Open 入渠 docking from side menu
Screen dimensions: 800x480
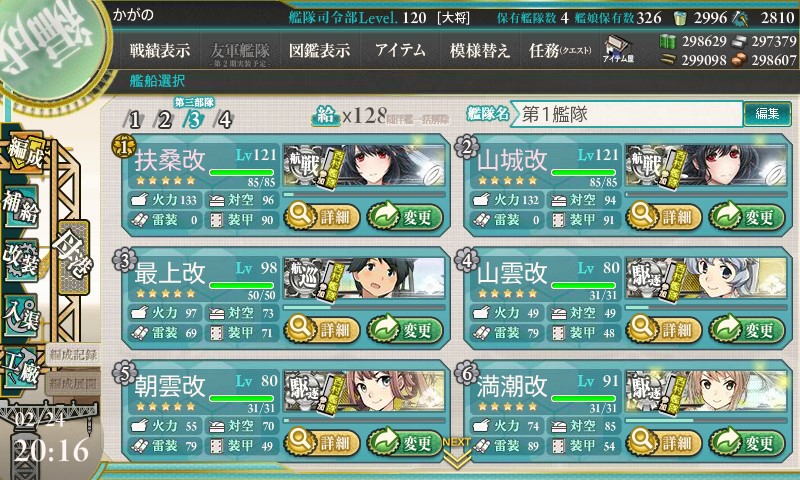[22, 311]
